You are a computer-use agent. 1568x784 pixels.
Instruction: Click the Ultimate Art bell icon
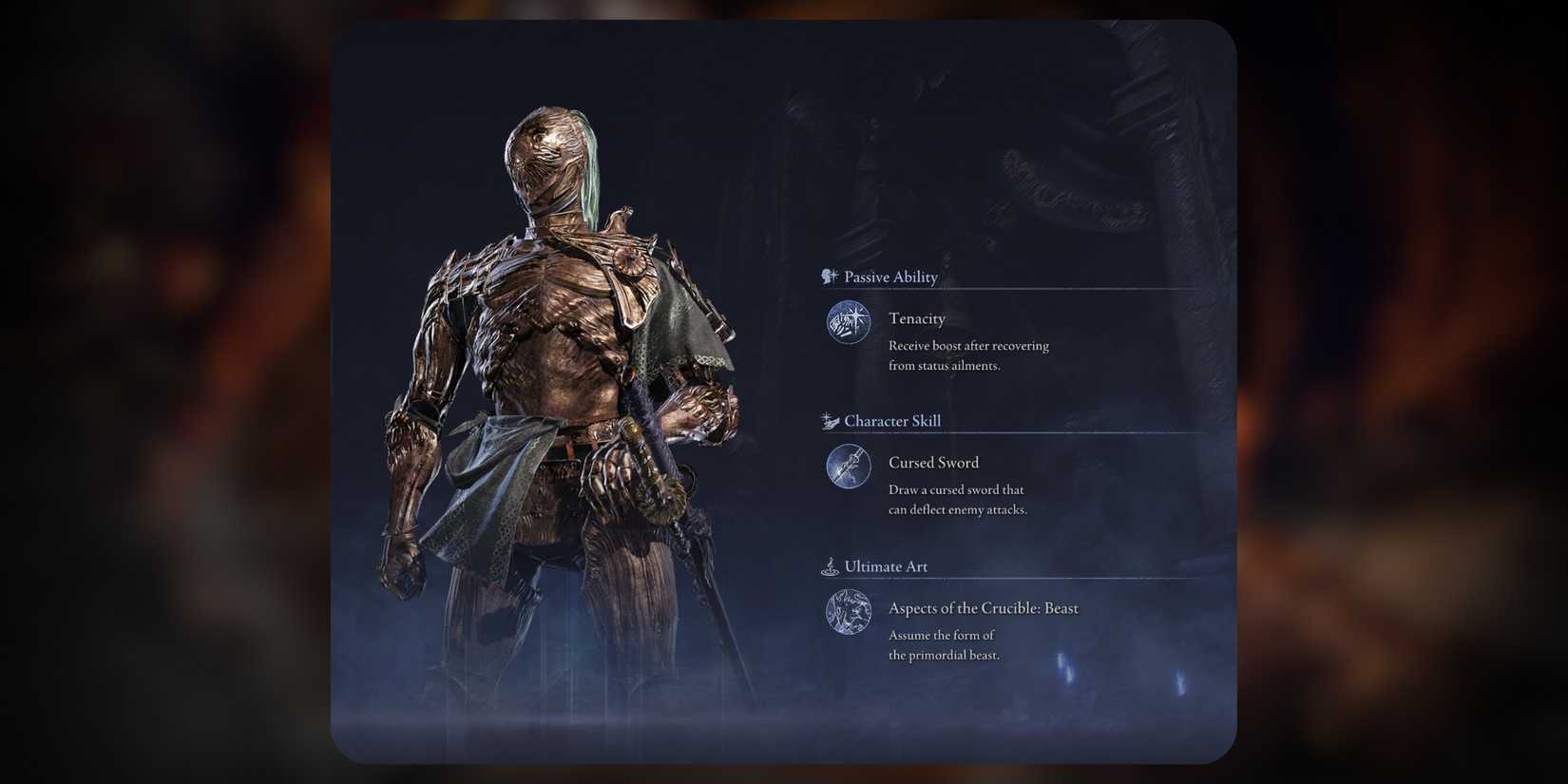click(x=831, y=565)
